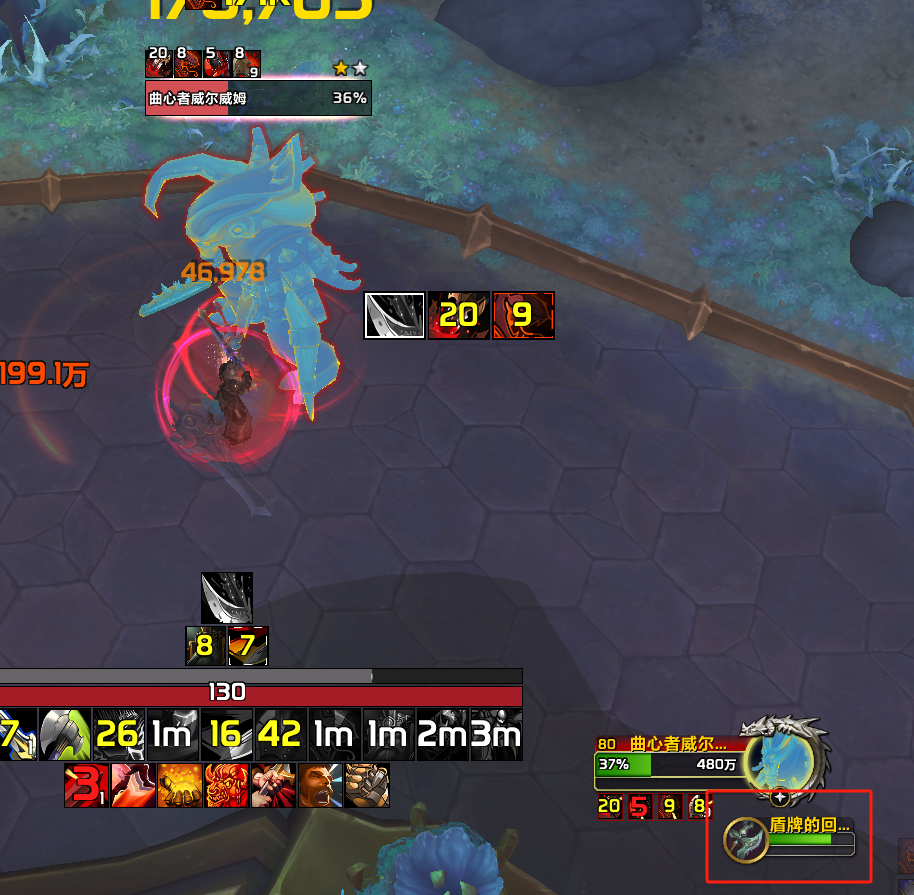Select the red debuff icon showing 9 mid-screen
This screenshot has width=914, height=895.
click(523, 316)
